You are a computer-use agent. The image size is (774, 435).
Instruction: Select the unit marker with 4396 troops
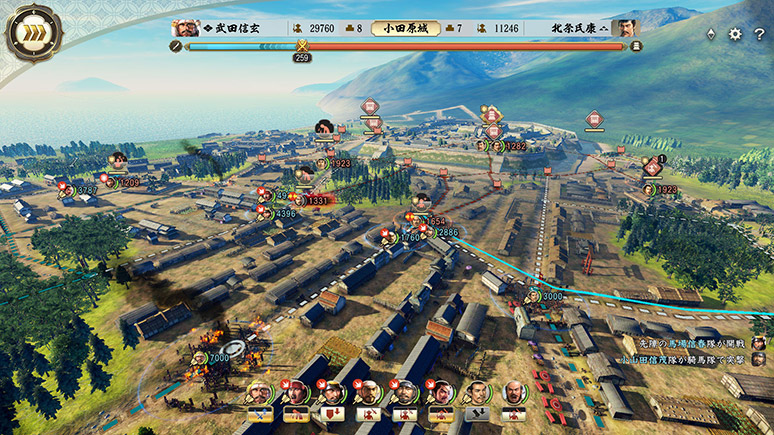[283, 213]
